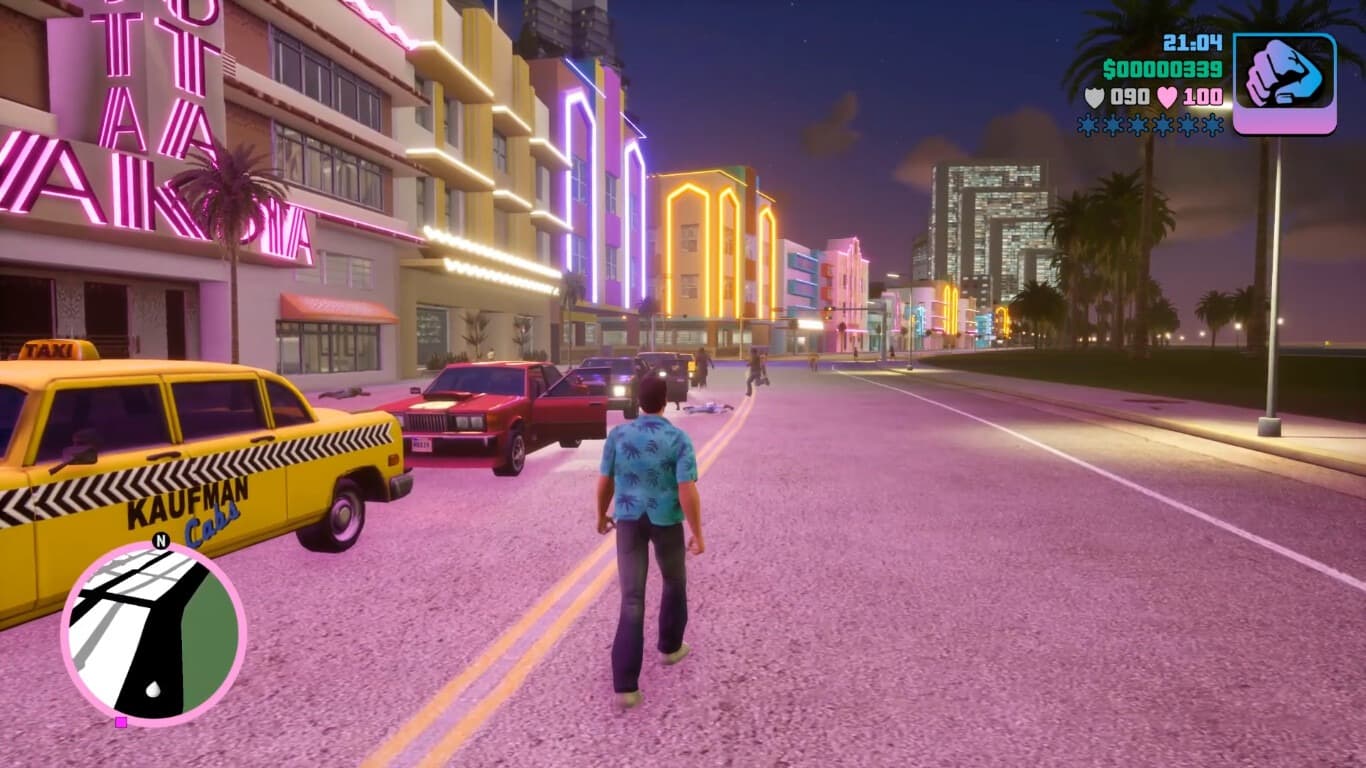
Task: Click the green money counter $00000339
Action: [1164, 68]
